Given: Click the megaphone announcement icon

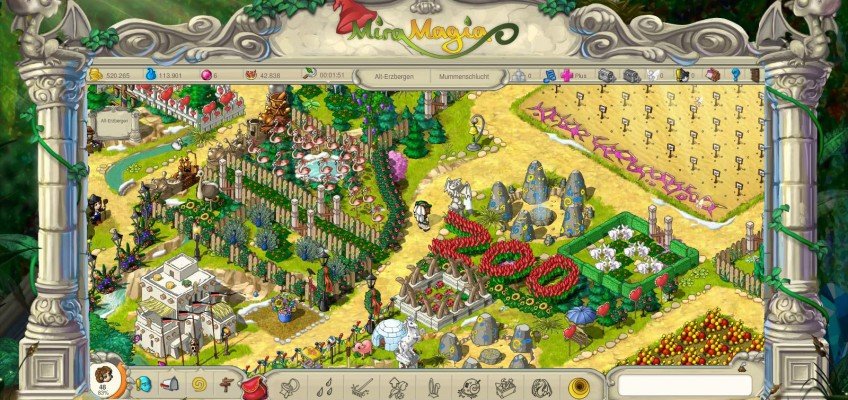Looking at the screenshot, I should [170, 384].
